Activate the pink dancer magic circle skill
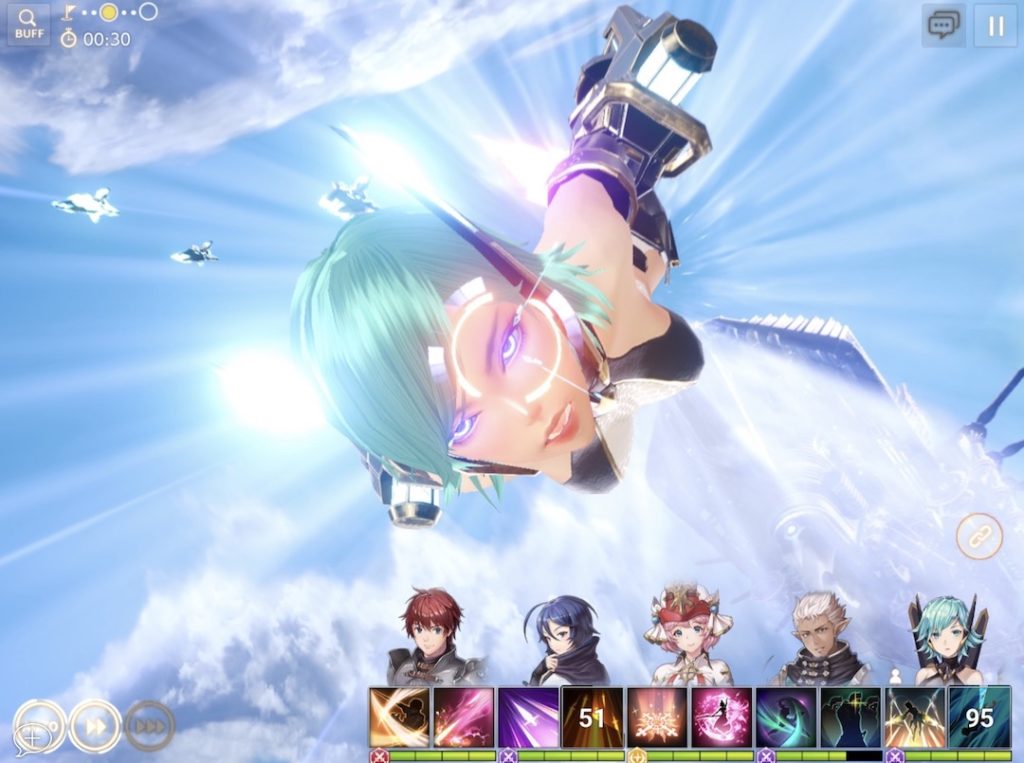 720,717
